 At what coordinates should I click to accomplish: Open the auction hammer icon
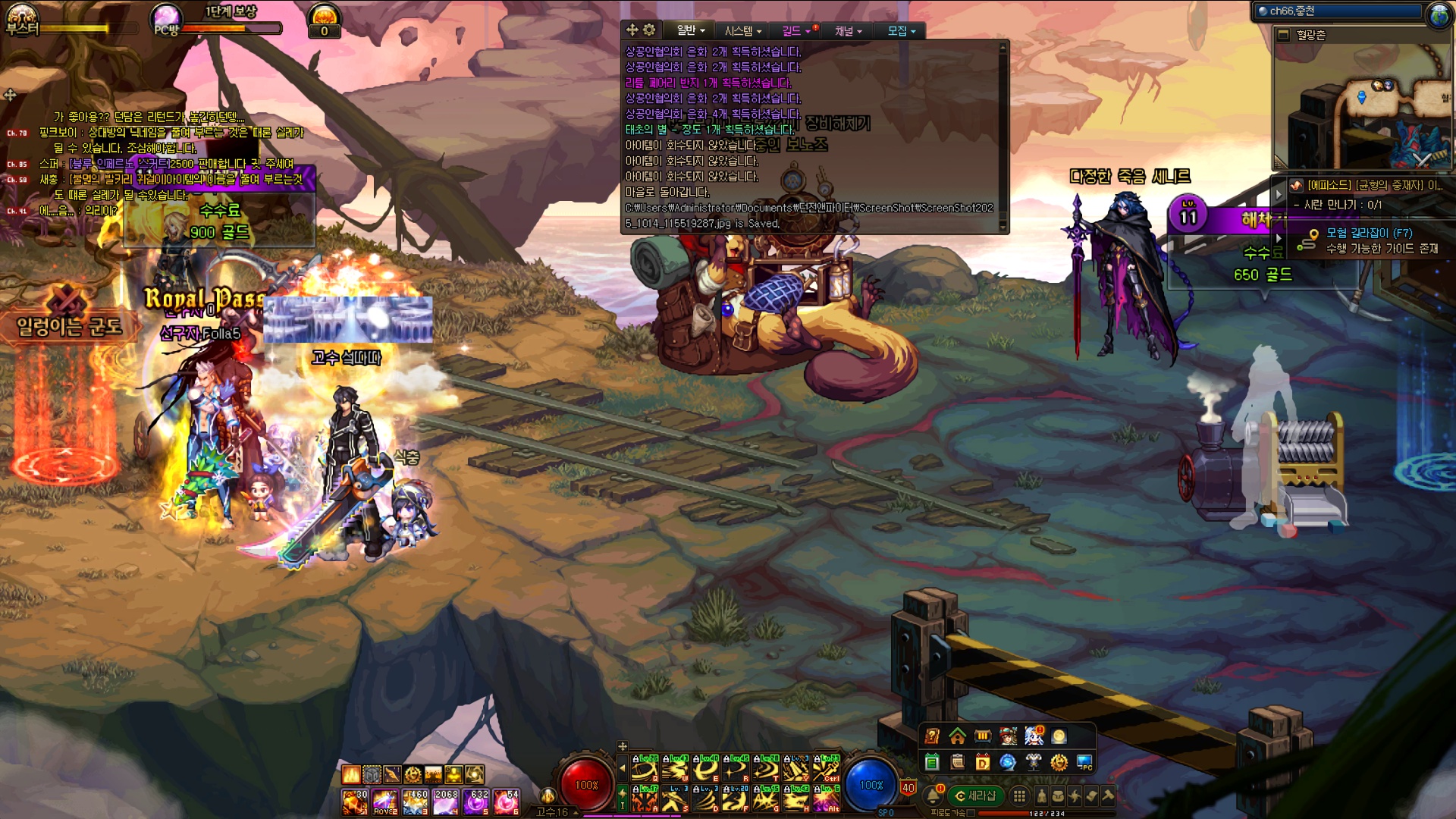click(x=1108, y=795)
